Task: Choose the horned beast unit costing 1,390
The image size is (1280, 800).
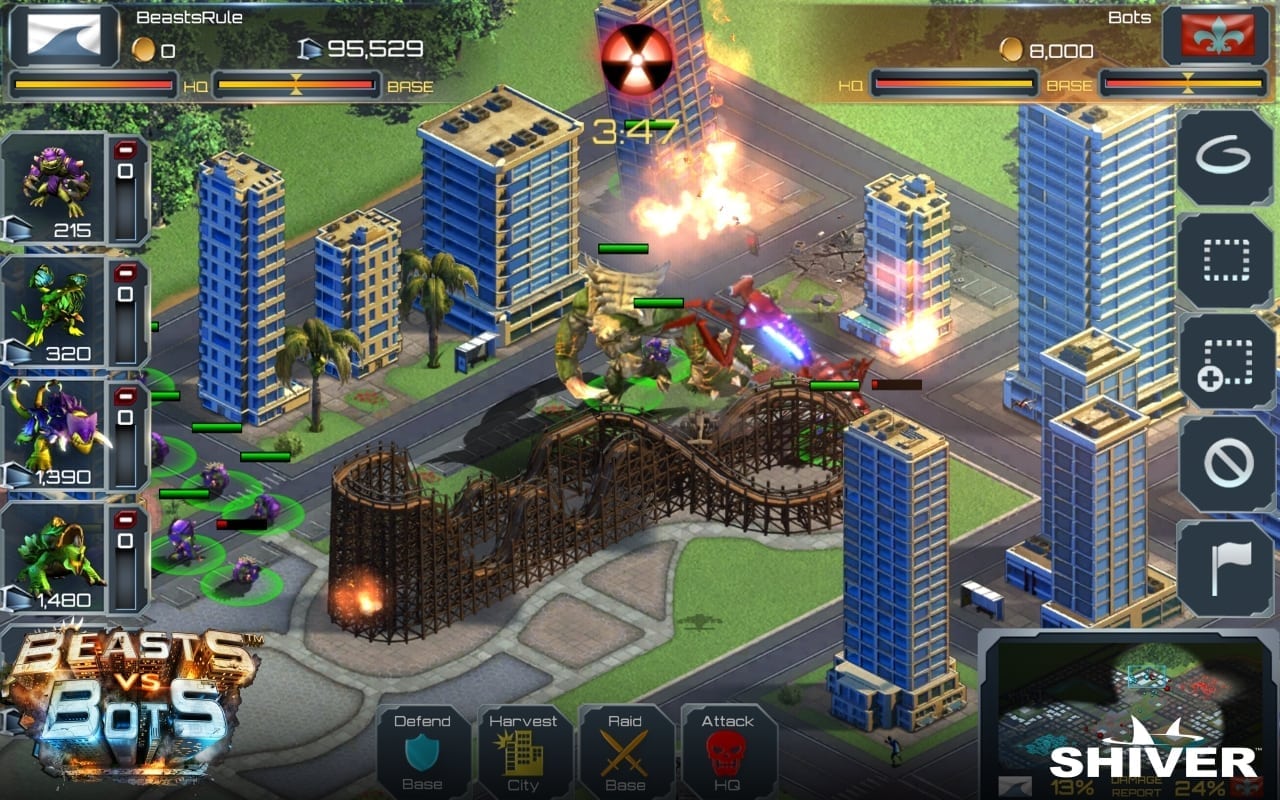Action: pos(54,435)
